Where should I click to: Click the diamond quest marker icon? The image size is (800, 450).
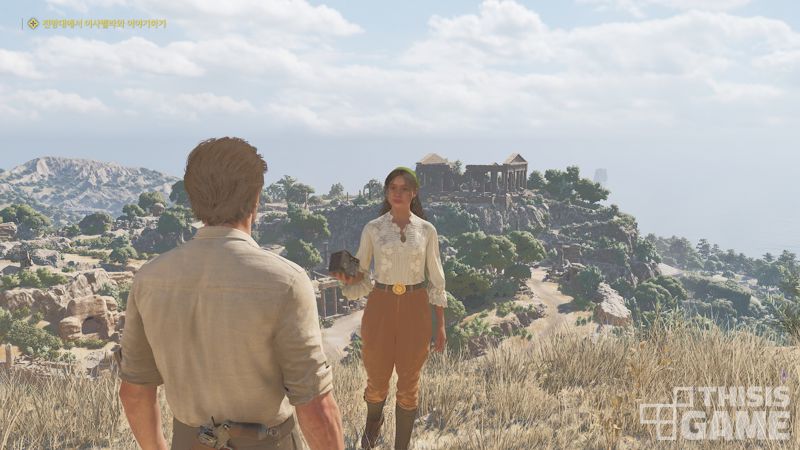point(32,23)
